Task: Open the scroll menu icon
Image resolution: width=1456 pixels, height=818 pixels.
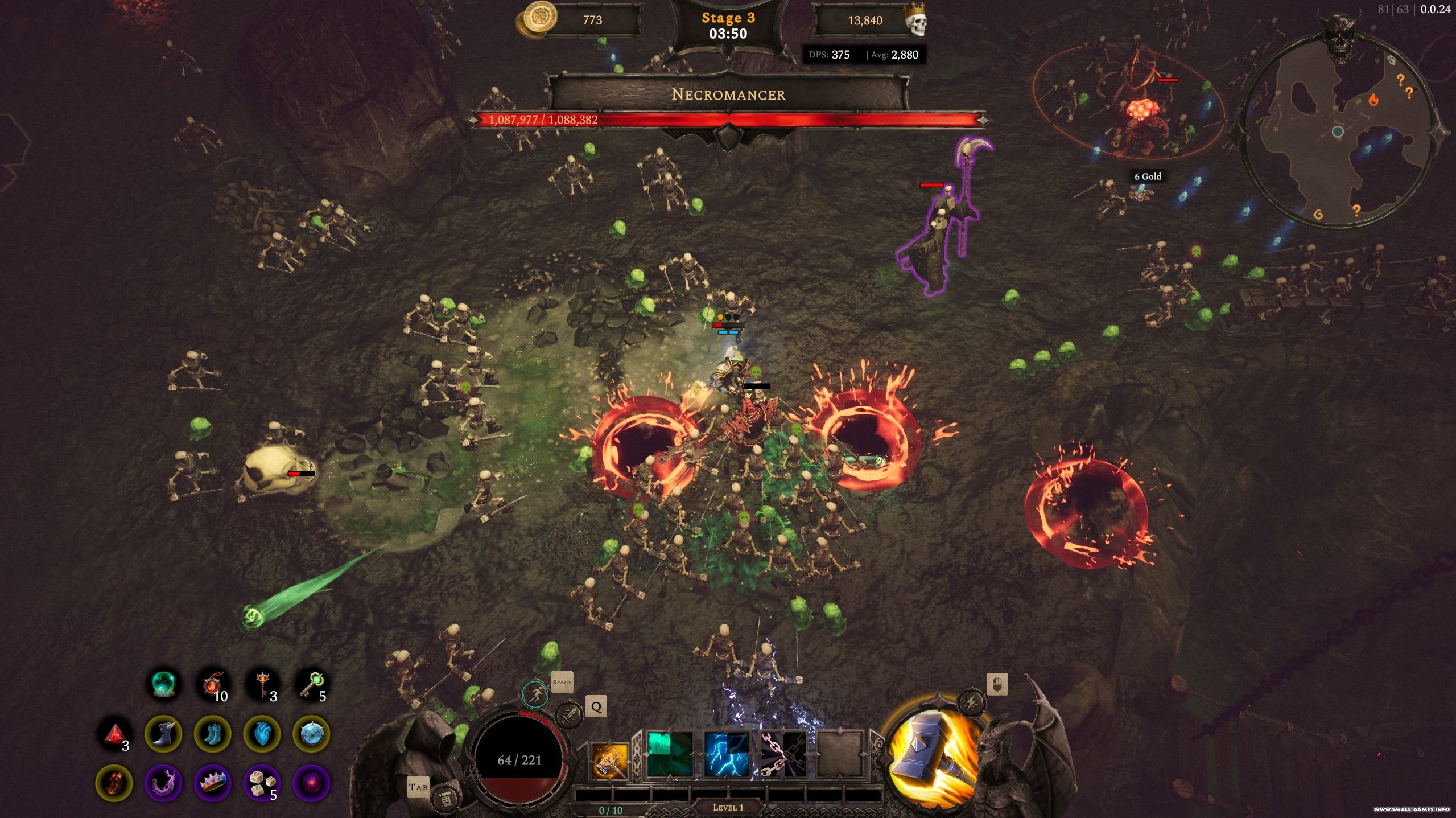Action: [x=444, y=799]
